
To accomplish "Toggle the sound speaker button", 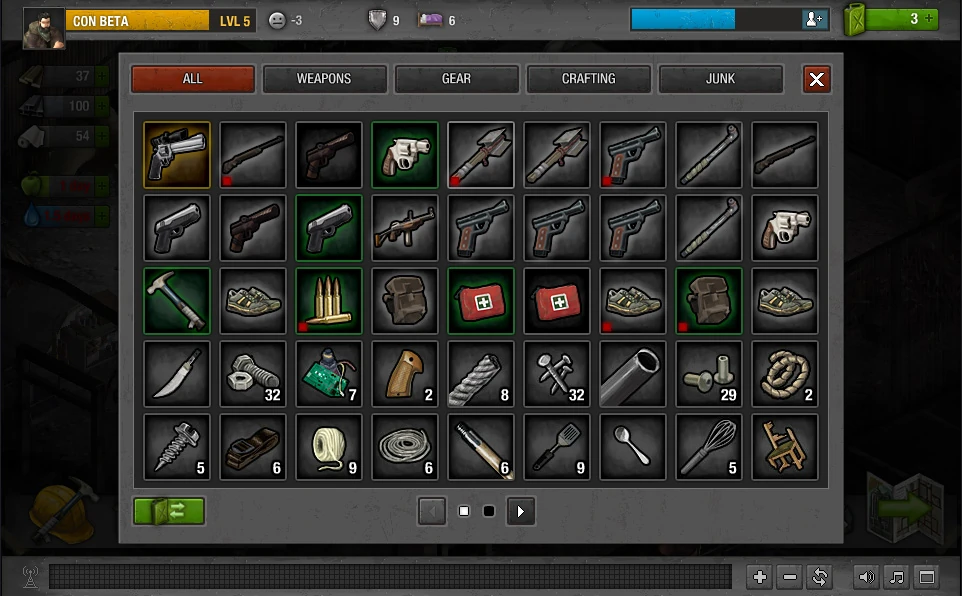I will (x=867, y=577).
